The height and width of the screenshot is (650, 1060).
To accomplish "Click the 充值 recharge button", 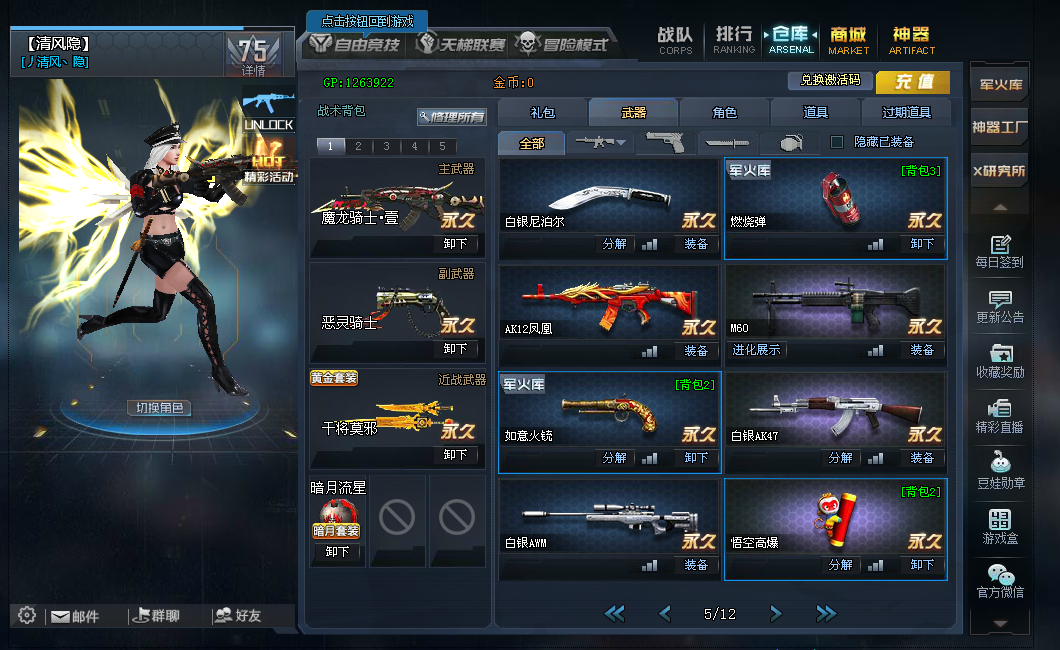I will tap(913, 82).
